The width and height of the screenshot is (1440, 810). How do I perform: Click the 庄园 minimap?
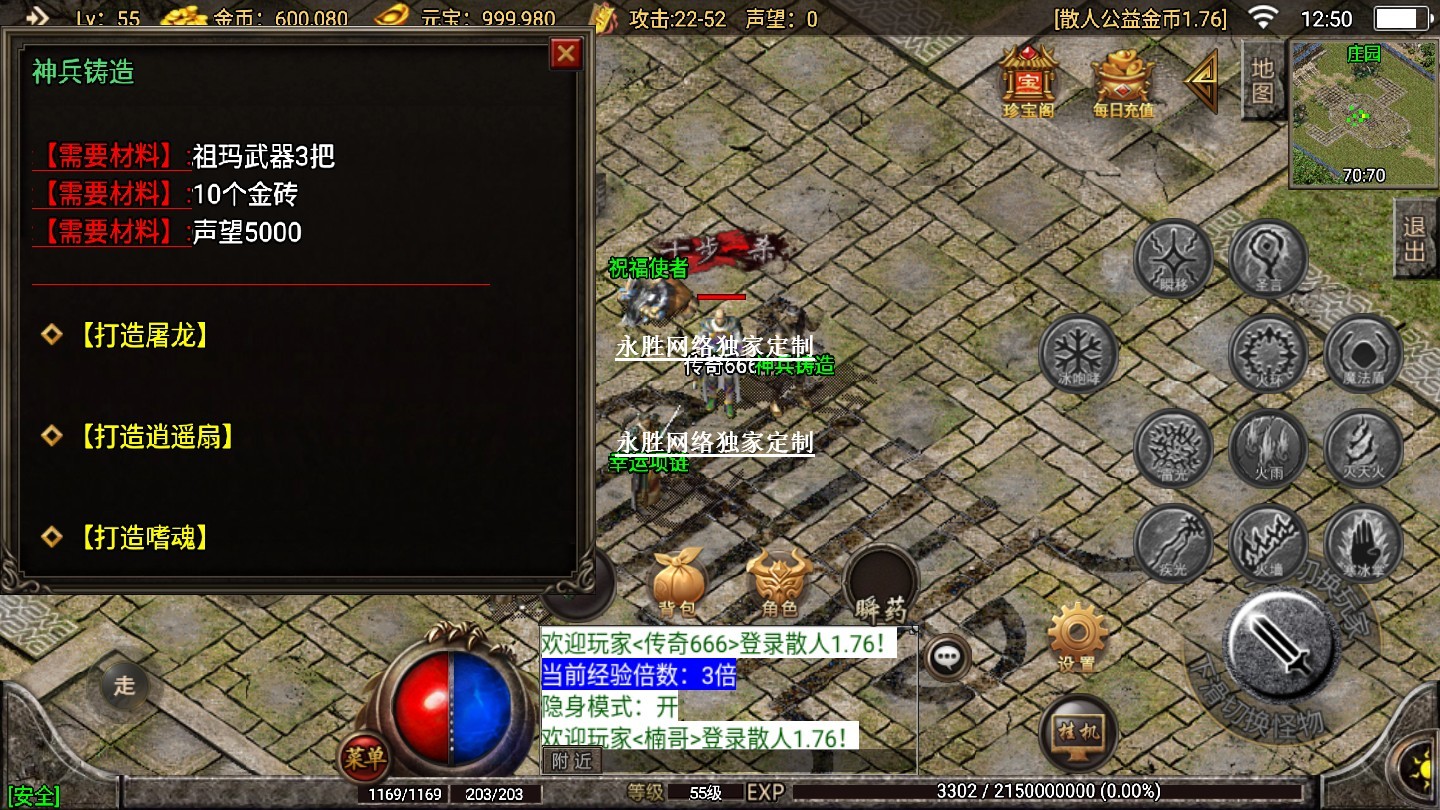tap(1363, 113)
